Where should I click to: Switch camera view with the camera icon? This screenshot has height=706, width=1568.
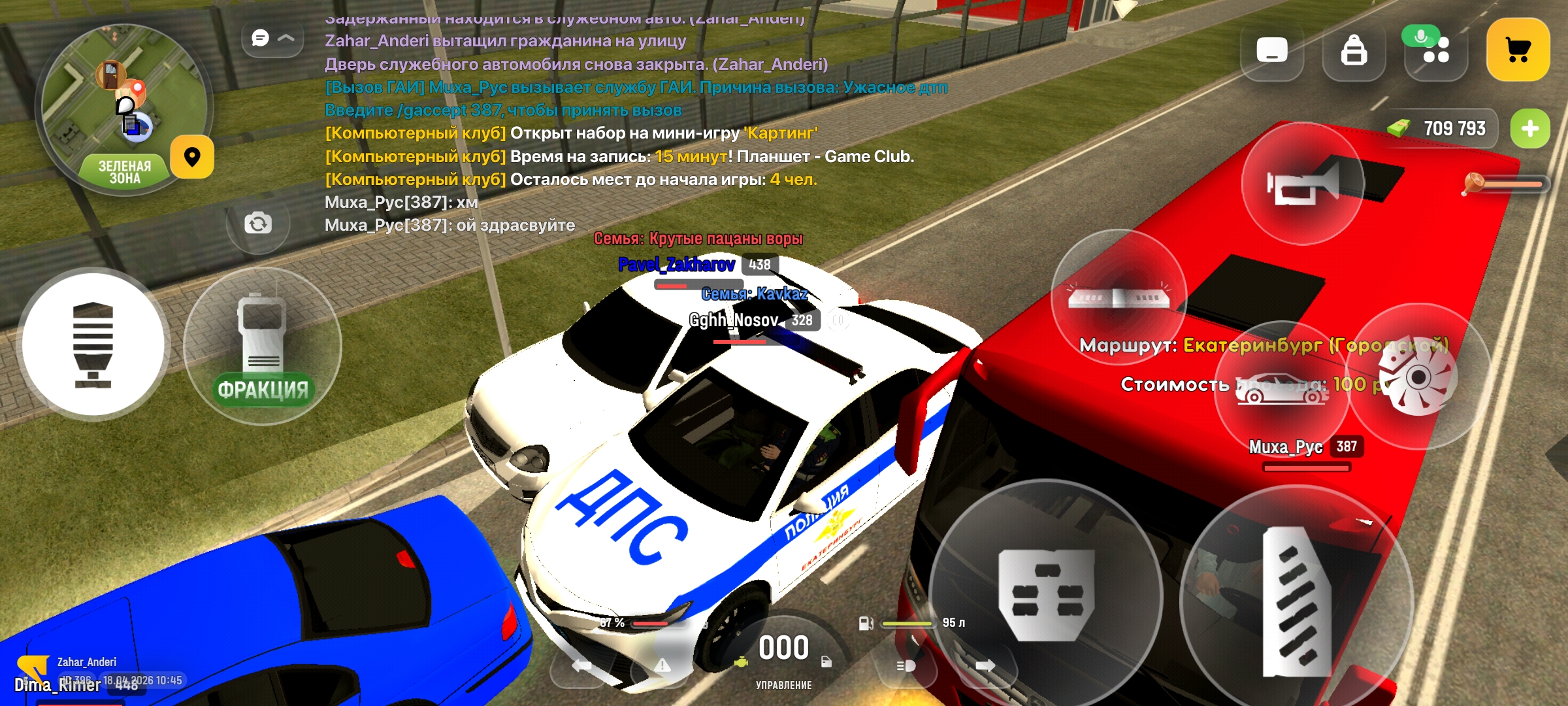[258, 224]
